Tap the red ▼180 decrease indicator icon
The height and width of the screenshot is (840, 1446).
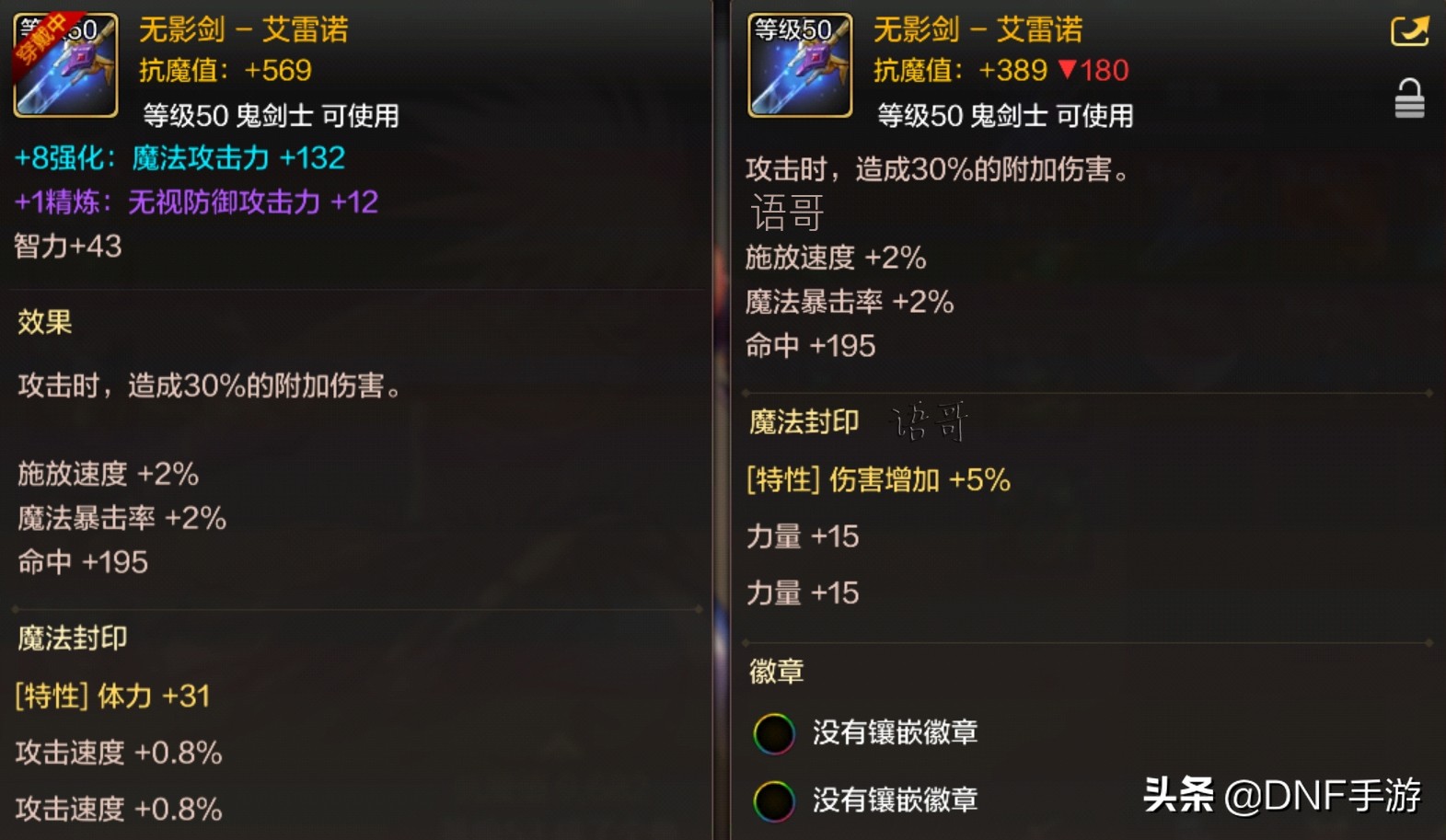coord(1093,70)
